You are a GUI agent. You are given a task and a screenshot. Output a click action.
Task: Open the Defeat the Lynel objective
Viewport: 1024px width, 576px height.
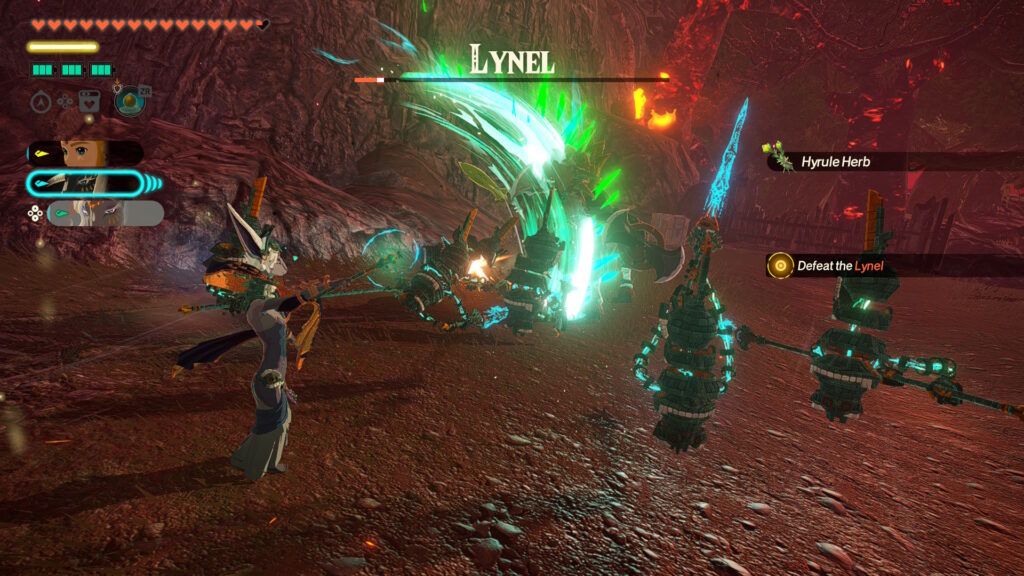pos(840,265)
